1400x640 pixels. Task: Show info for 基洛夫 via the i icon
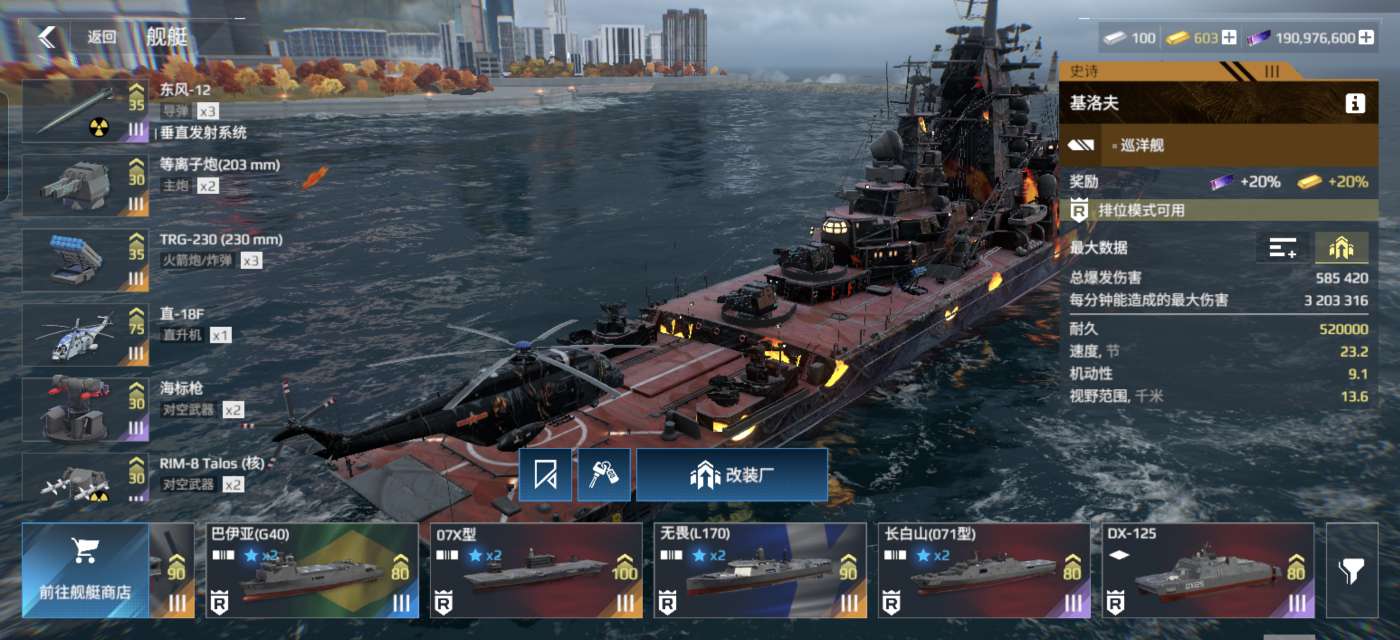click(1355, 103)
